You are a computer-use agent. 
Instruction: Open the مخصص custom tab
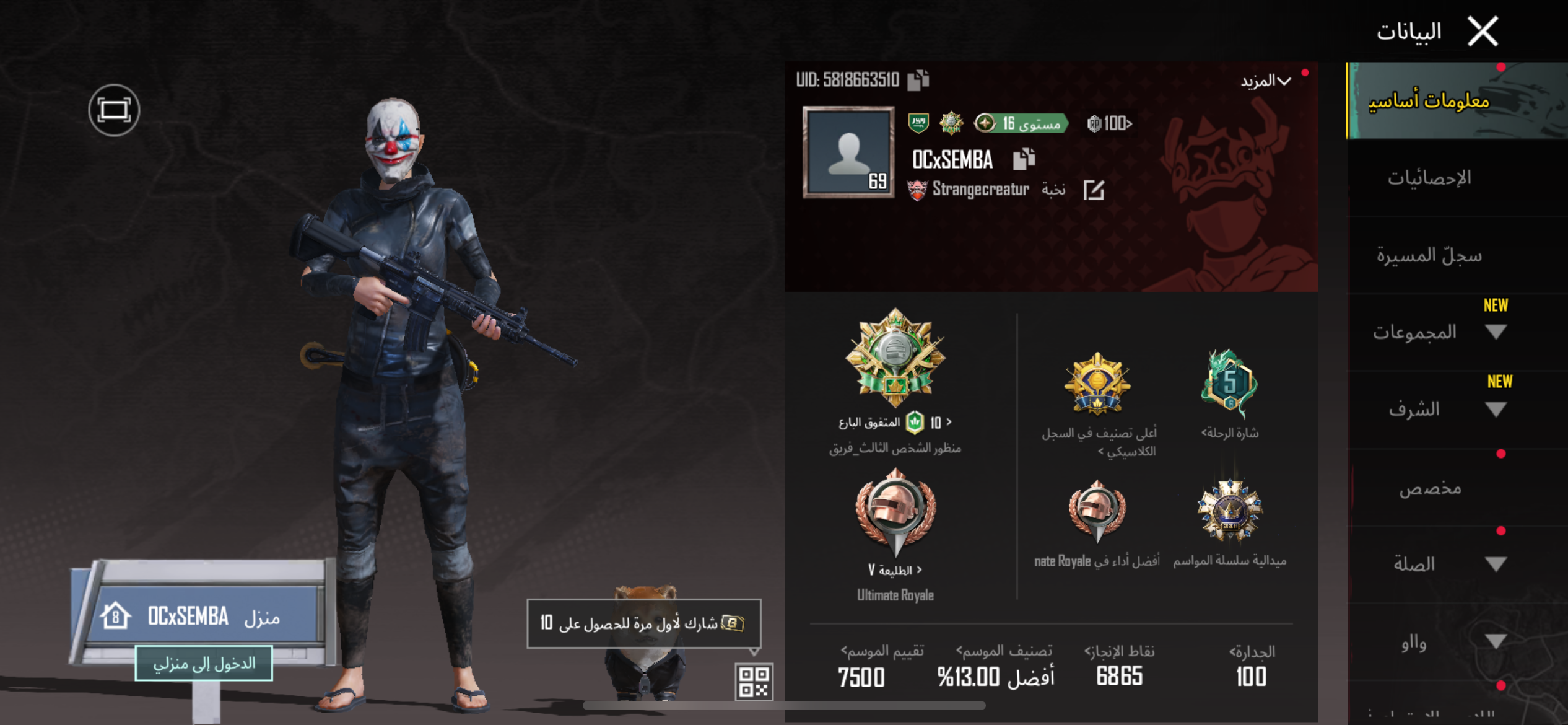[1431, 488]
